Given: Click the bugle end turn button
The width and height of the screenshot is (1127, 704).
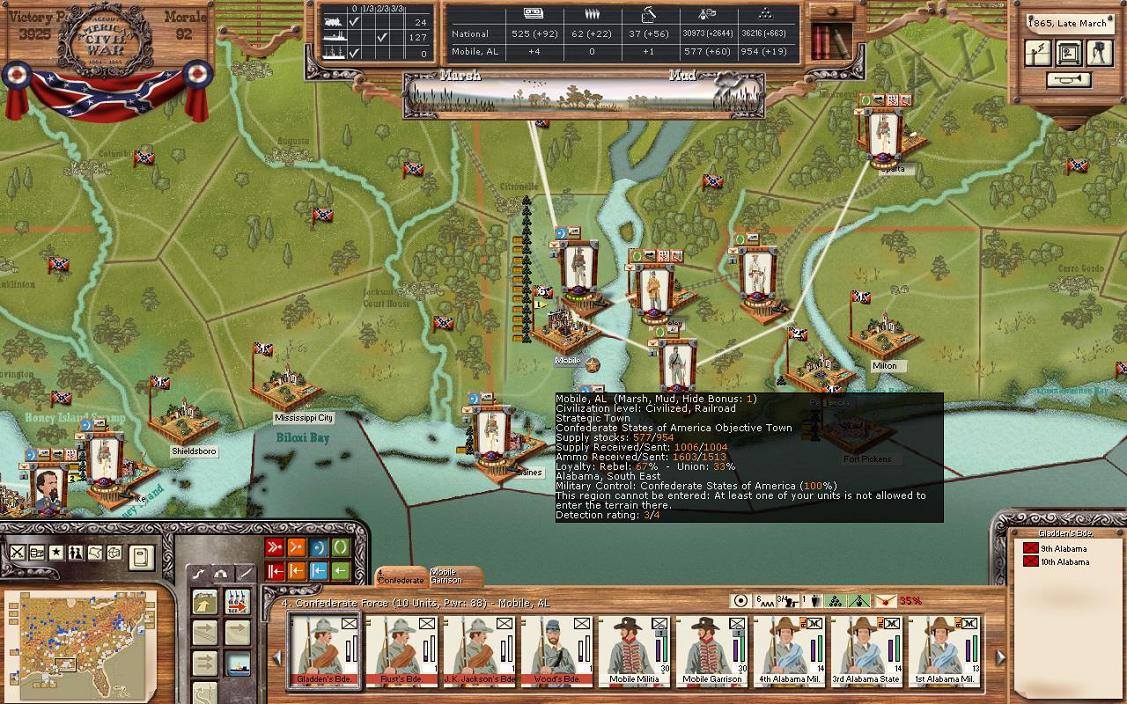Looking at the screenshot, I should point(1068,80).
